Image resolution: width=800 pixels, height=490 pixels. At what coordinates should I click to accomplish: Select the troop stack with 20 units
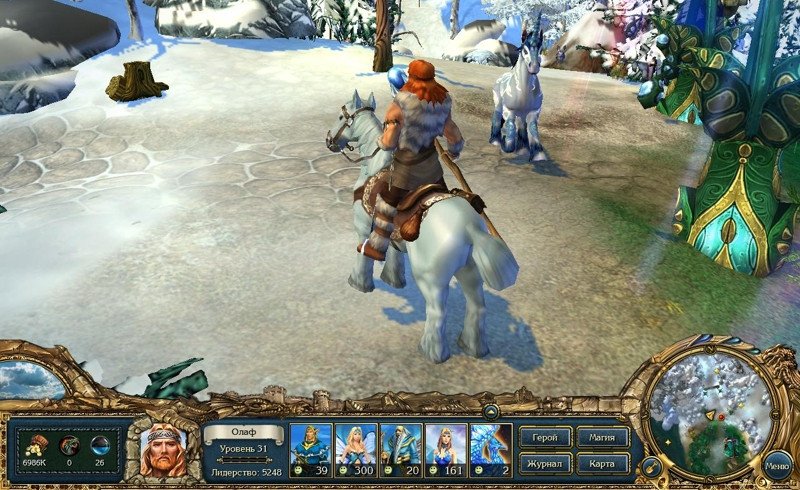pos(401,450)
